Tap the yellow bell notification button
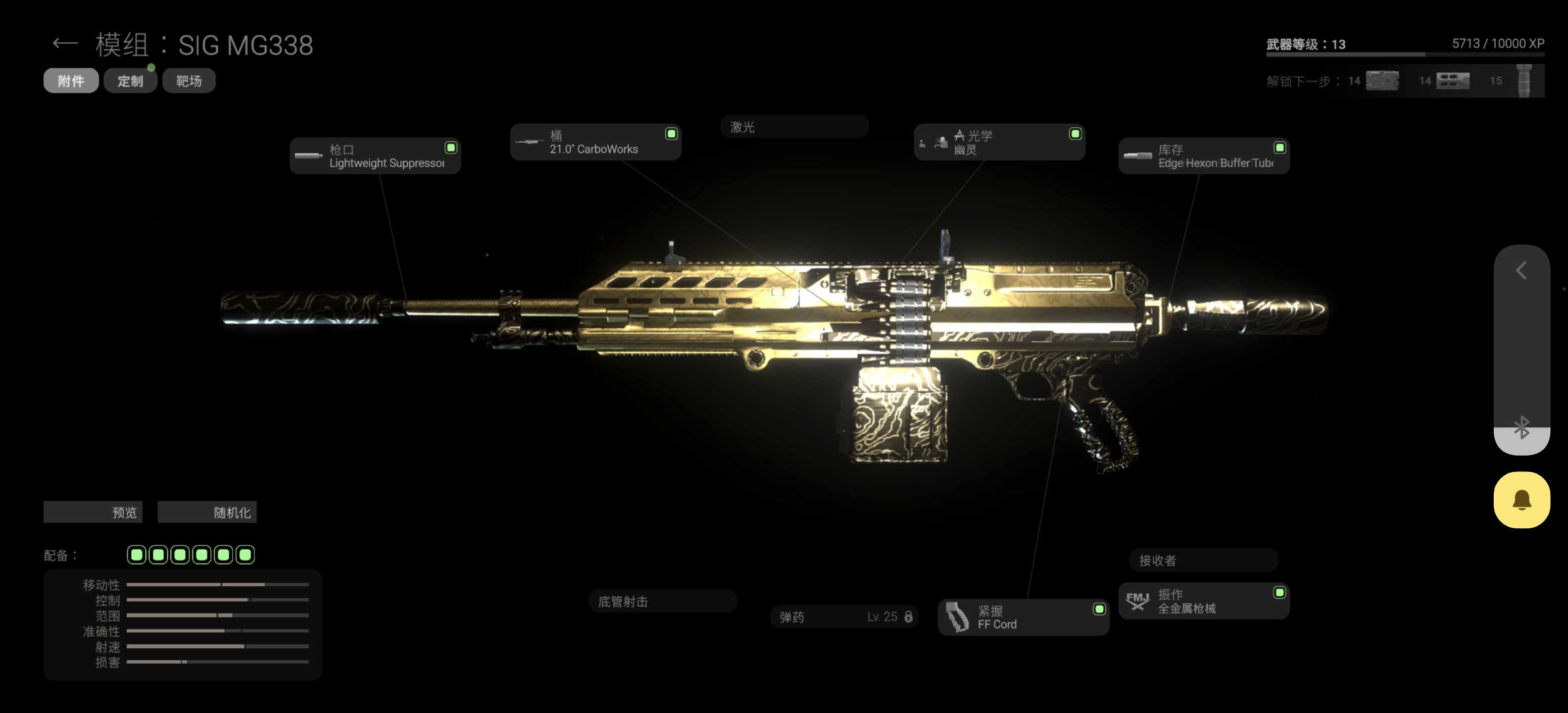 tap(1521, 500)
